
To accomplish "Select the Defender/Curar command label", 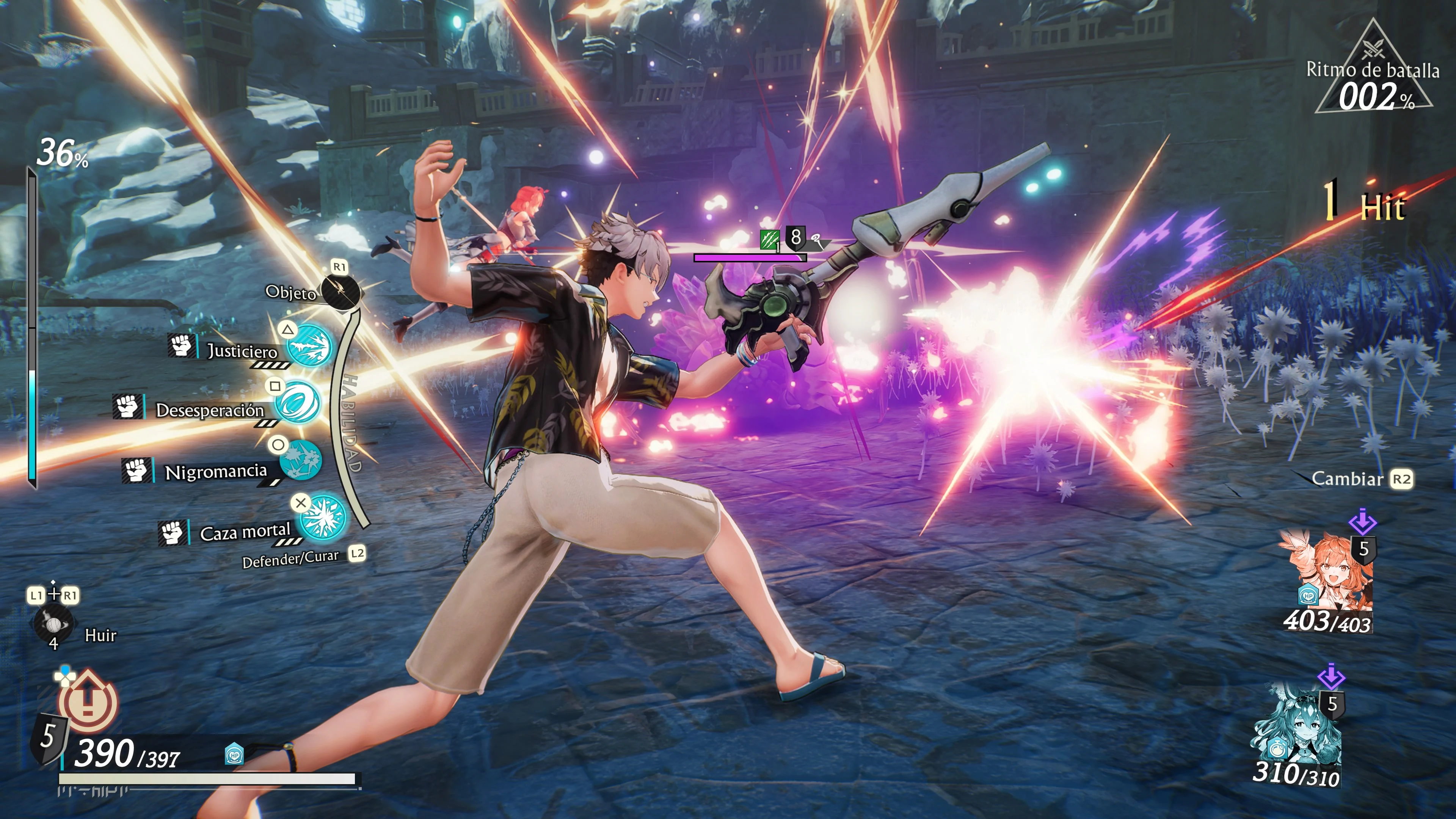I will [290, 559].
